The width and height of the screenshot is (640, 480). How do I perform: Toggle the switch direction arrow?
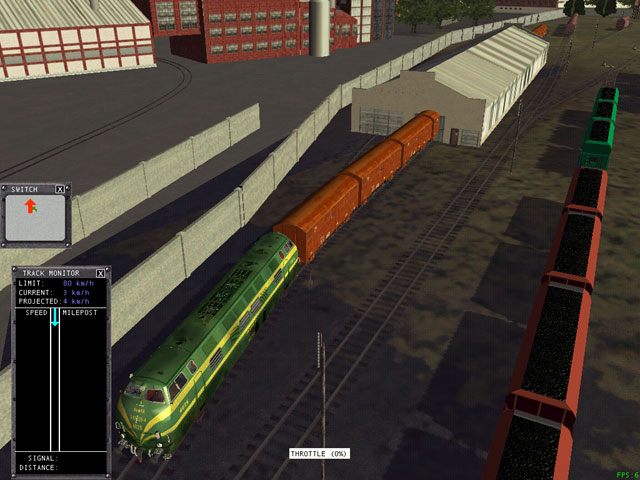31,206
